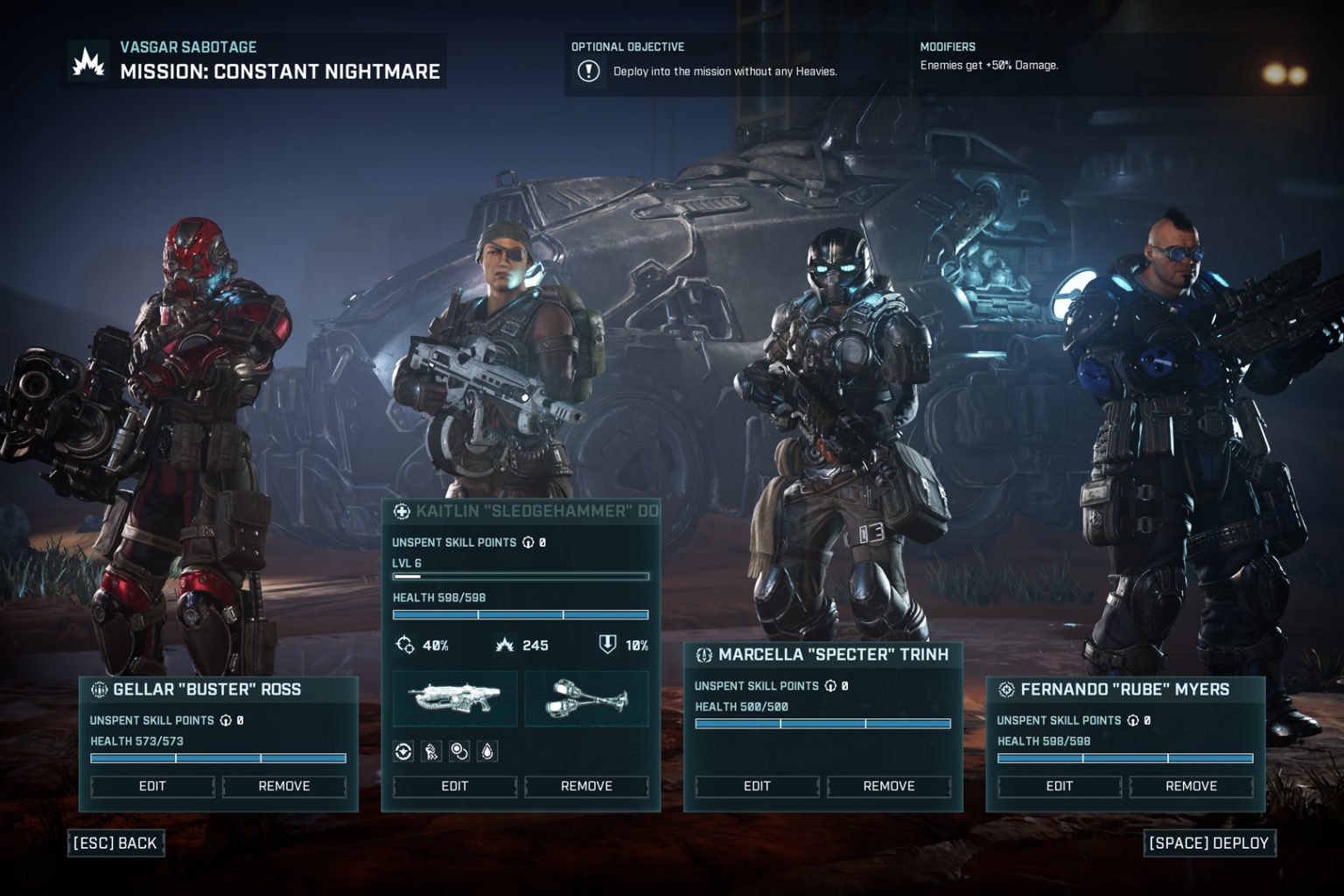The width and height of the screenshot is (1344, 896).
Task: Click the unspent skill points icon on Kaitlin's panel
Action: click(x=527, y=542)
